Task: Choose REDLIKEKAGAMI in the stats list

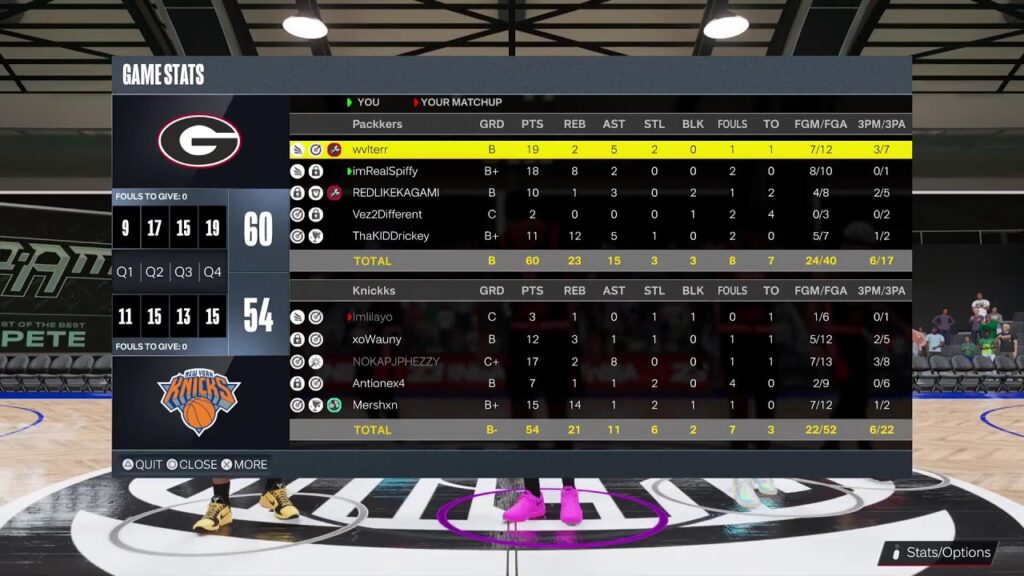Action: pos(600,192)
